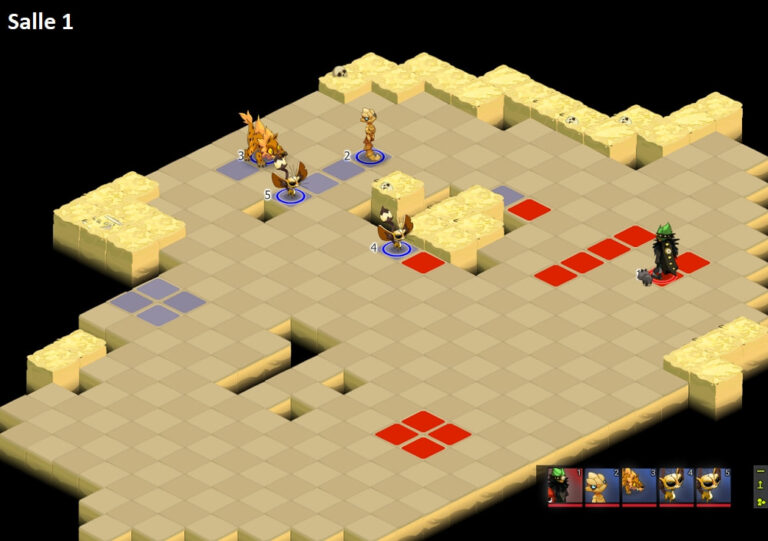
Task: Minimize the timeline with the minus button
Action: (x=760, y=470)
